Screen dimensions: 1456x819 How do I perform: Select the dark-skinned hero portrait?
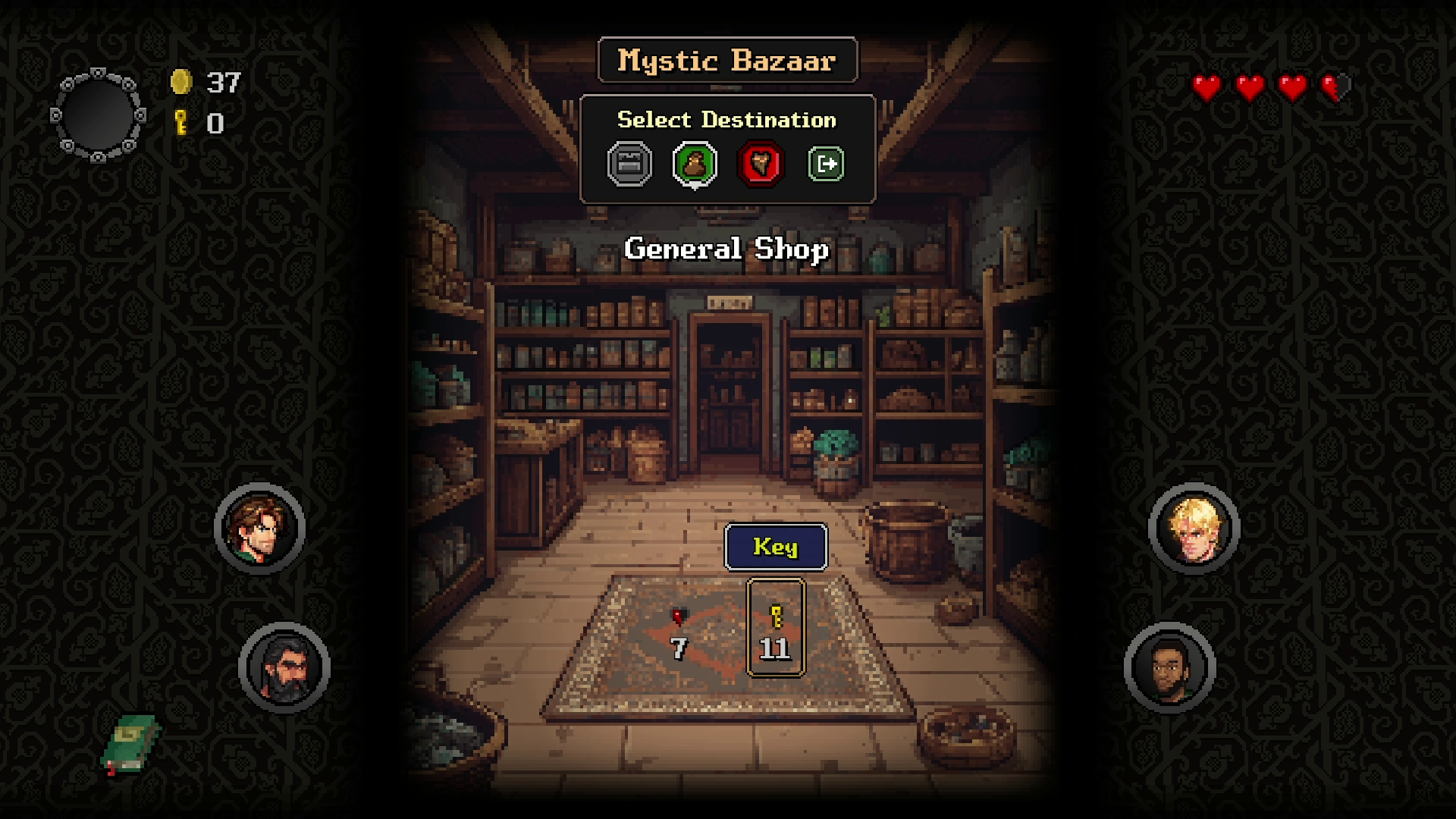[1170, 667]
